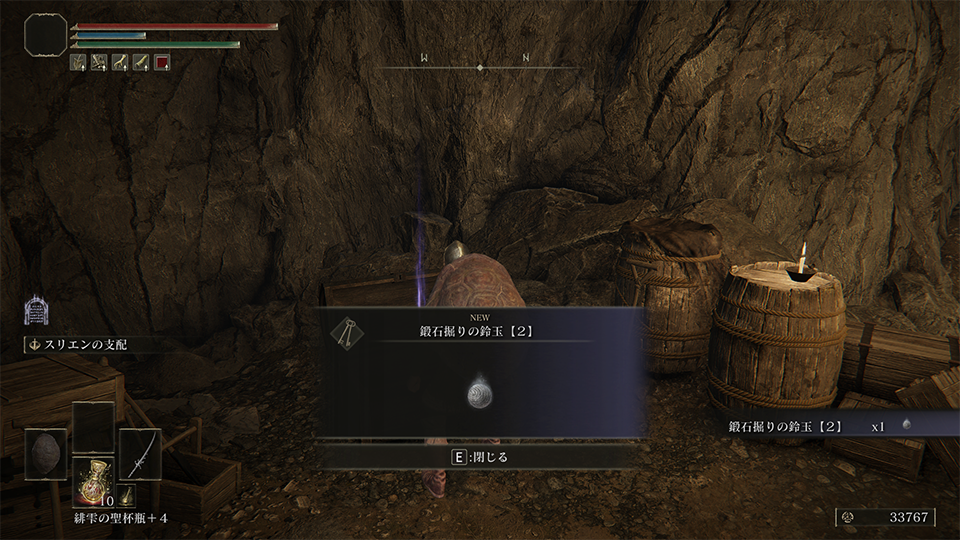The height and width of the screenshot is (540, 960).
Task: Select the right-hand curved weapon slot
Action: click(x=140, y=454)
